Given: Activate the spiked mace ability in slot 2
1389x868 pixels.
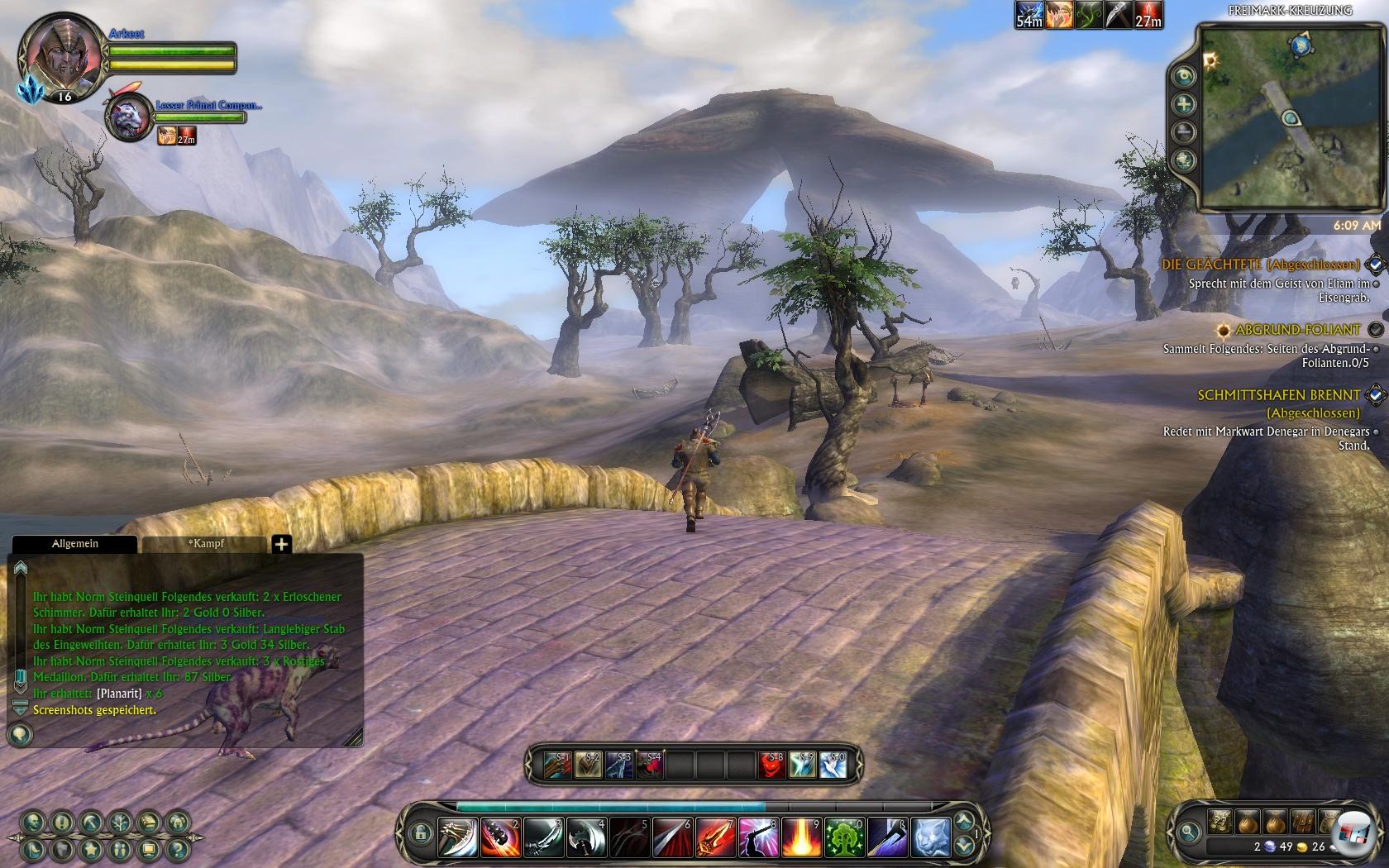Looking at the screenshot, I should click(500, 837).
